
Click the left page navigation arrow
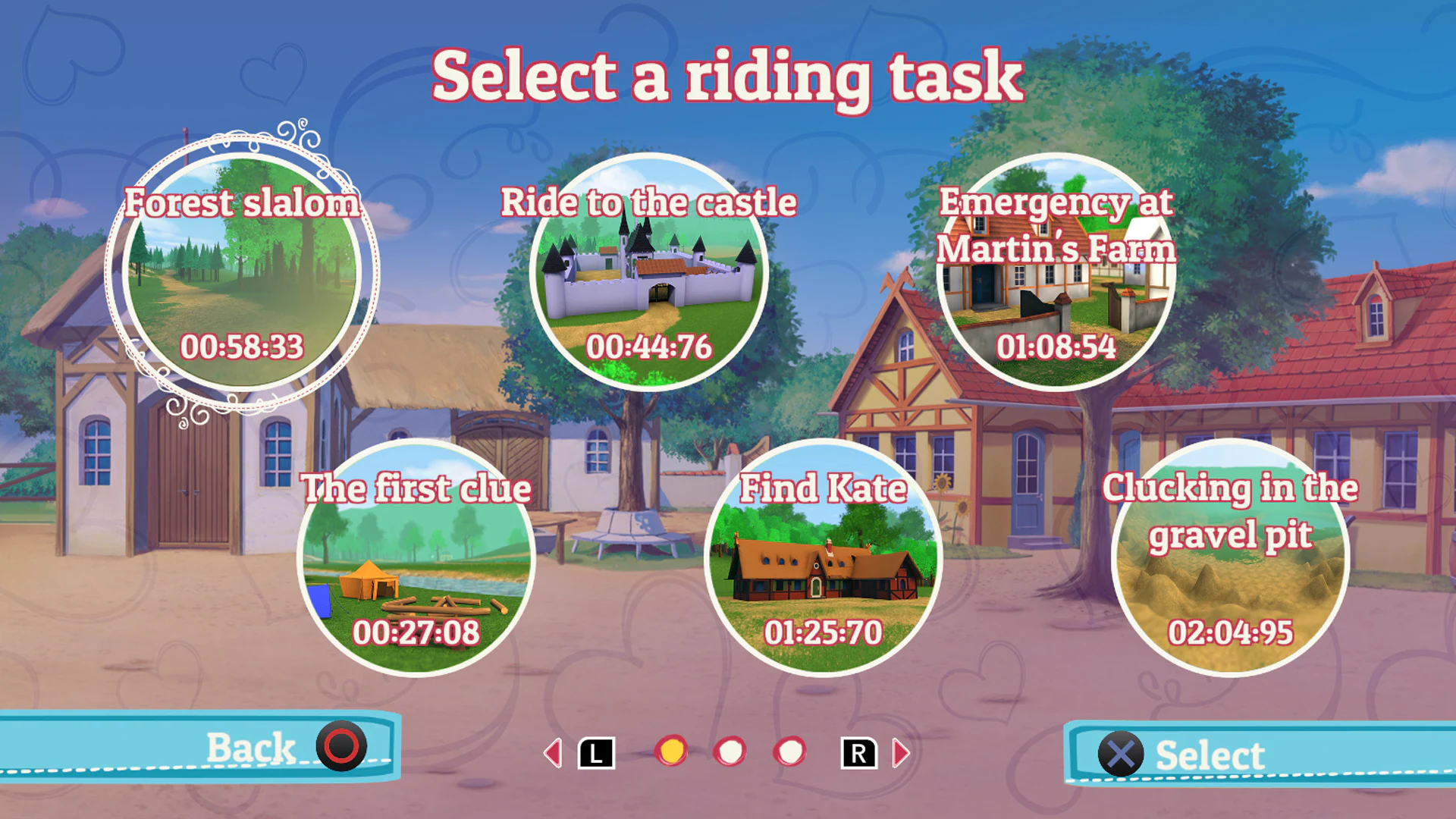point(553,753)
